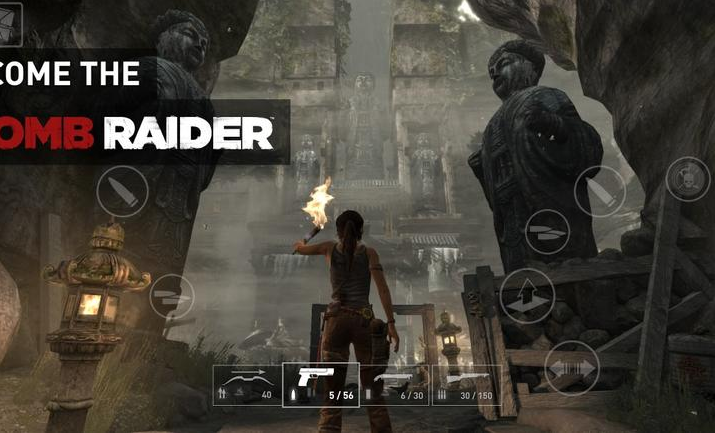The width and height of the screenshot is (715, 433).
Task: Activate the upward arrow jump button
Action: click(527, 296)
